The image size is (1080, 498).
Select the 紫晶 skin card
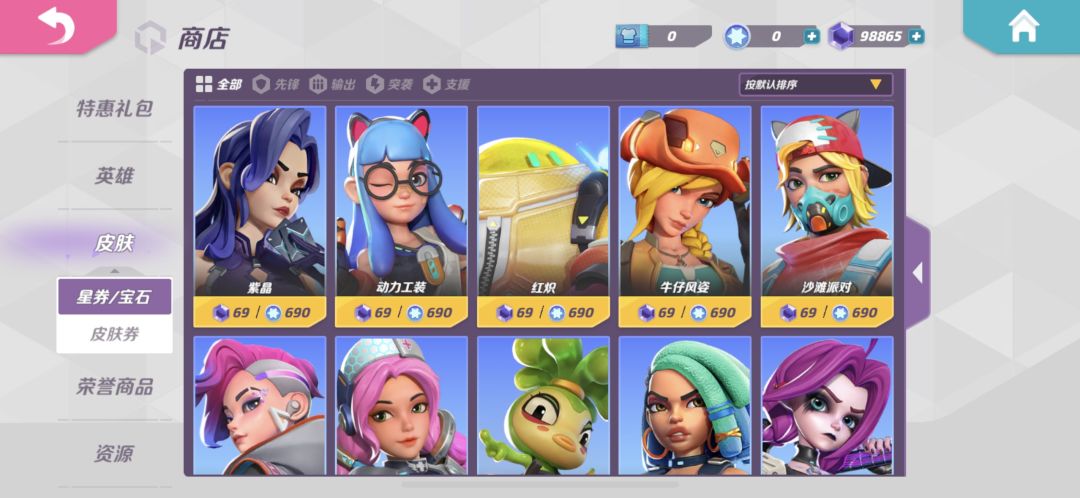pos(260,215)
